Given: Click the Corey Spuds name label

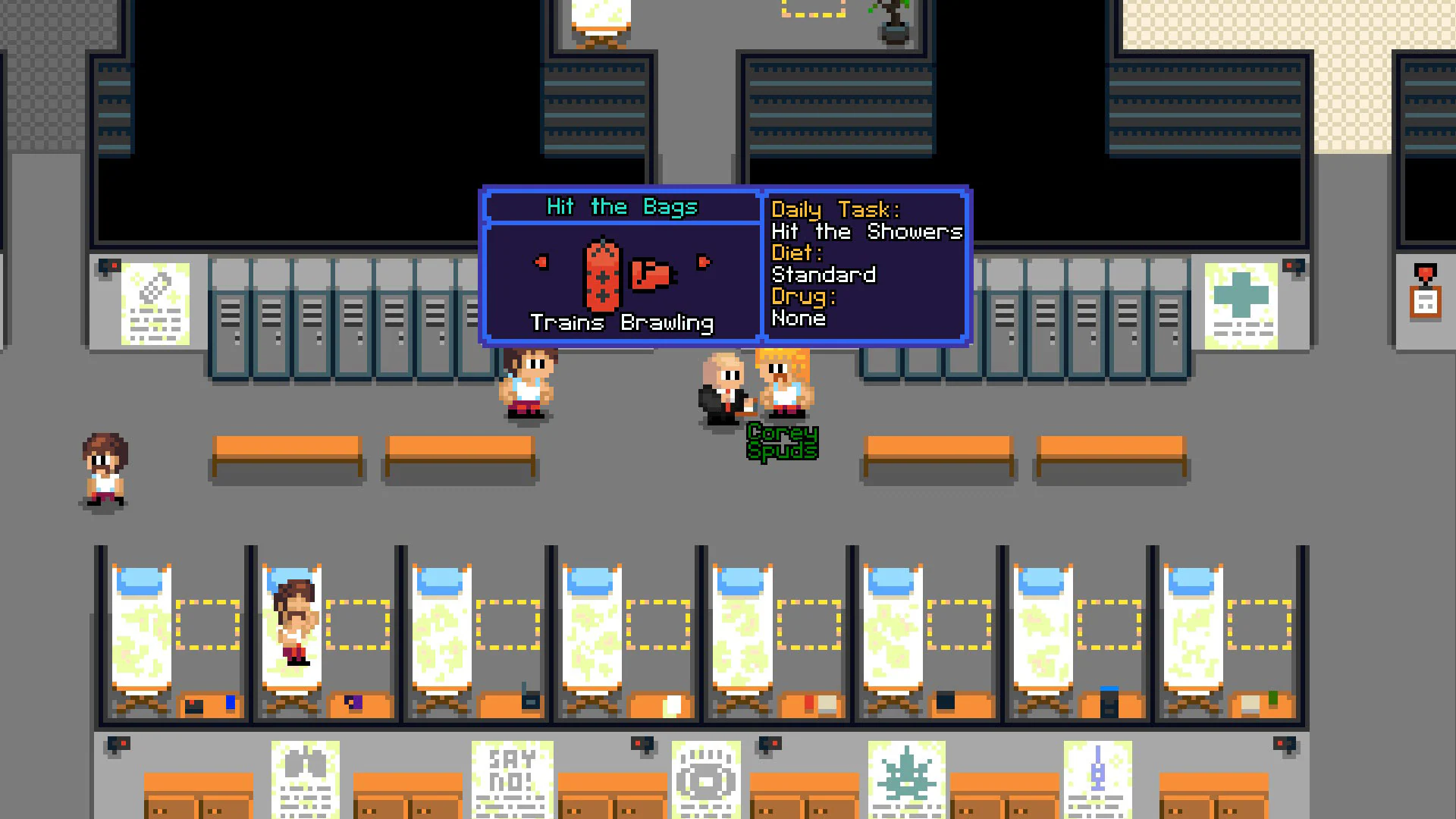Looking at the screenshot, I should (783, 440).
